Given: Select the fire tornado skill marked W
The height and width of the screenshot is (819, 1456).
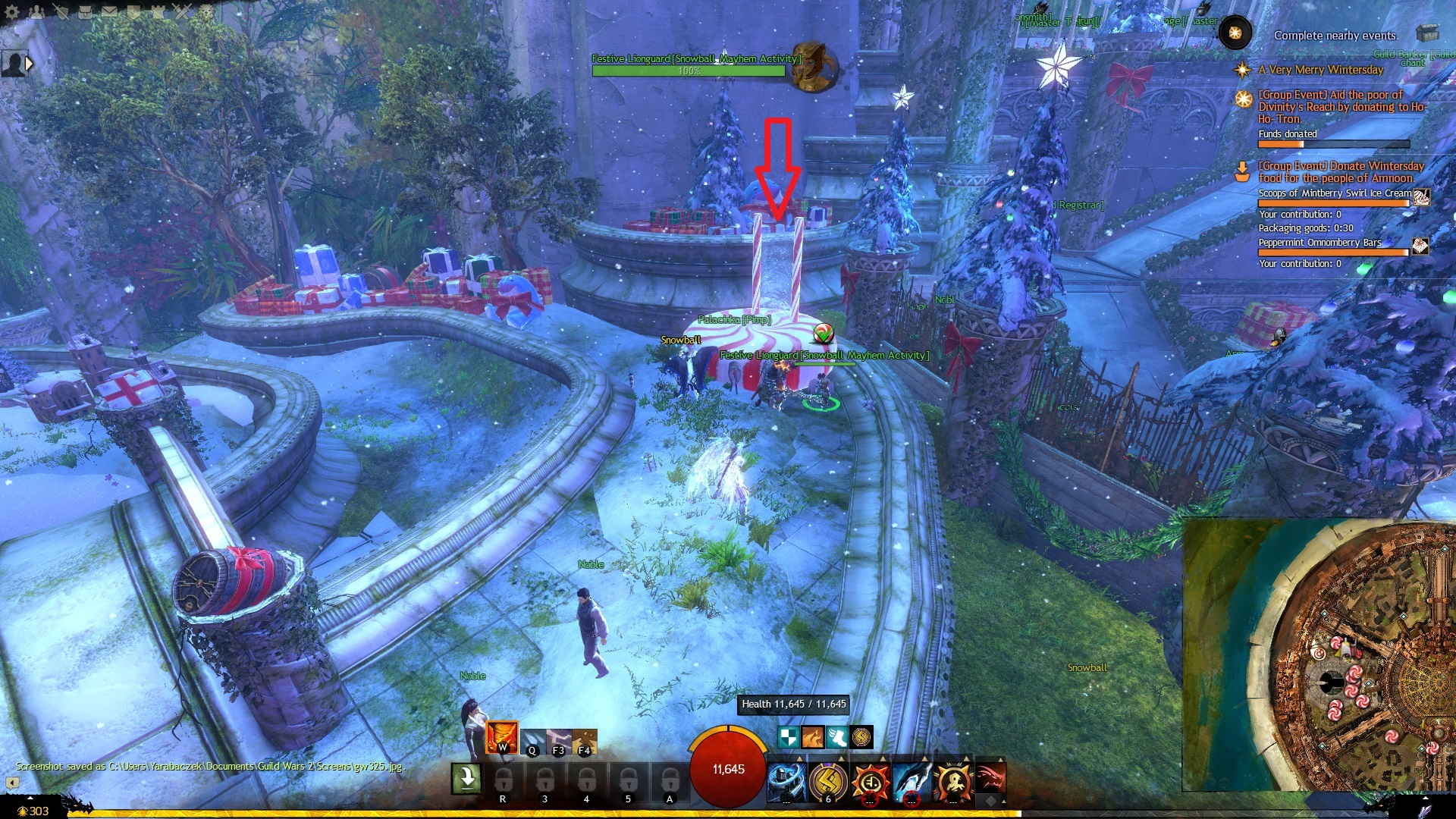Looking at the screenshot, I should [501, 736].
